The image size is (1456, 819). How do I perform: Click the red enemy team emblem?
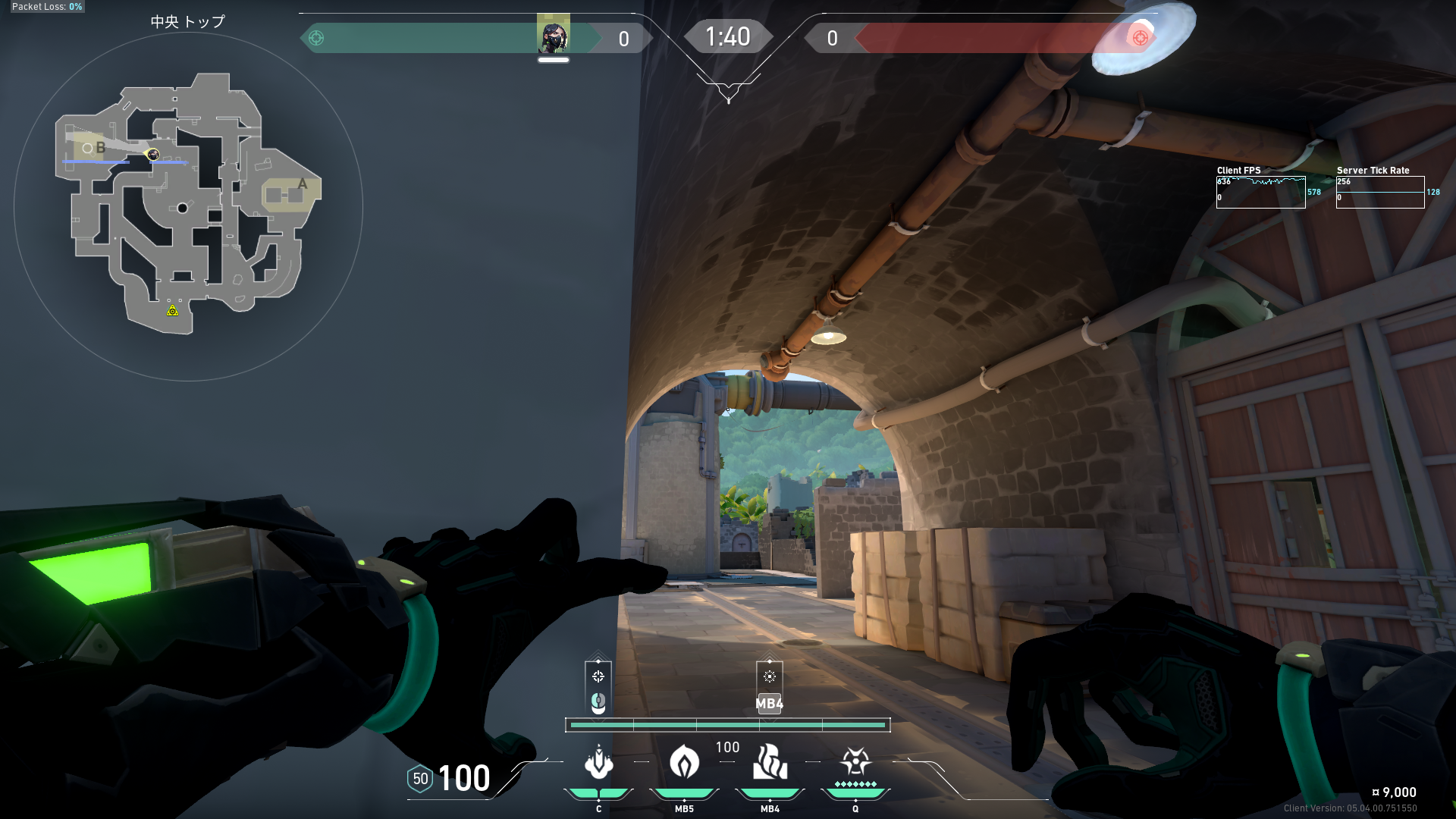[1140, 38]
